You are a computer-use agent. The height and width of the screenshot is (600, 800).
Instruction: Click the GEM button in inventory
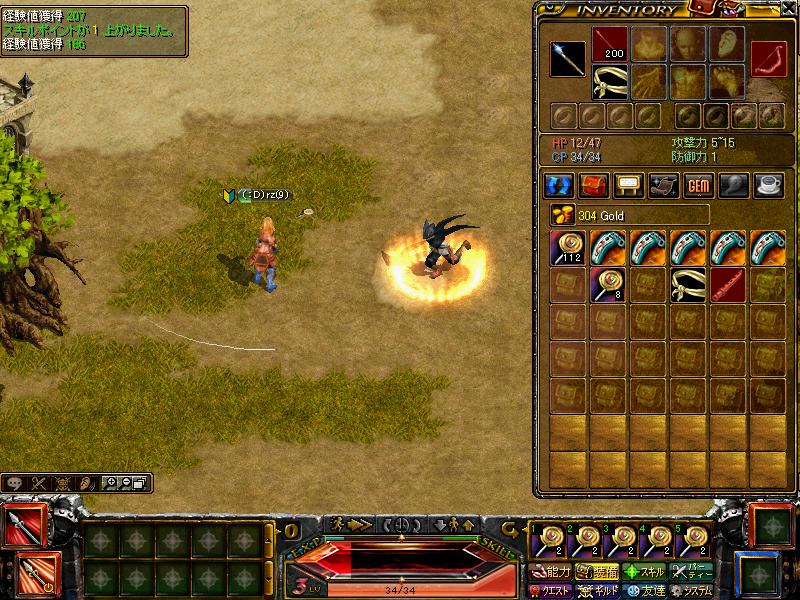coord(697,186)
